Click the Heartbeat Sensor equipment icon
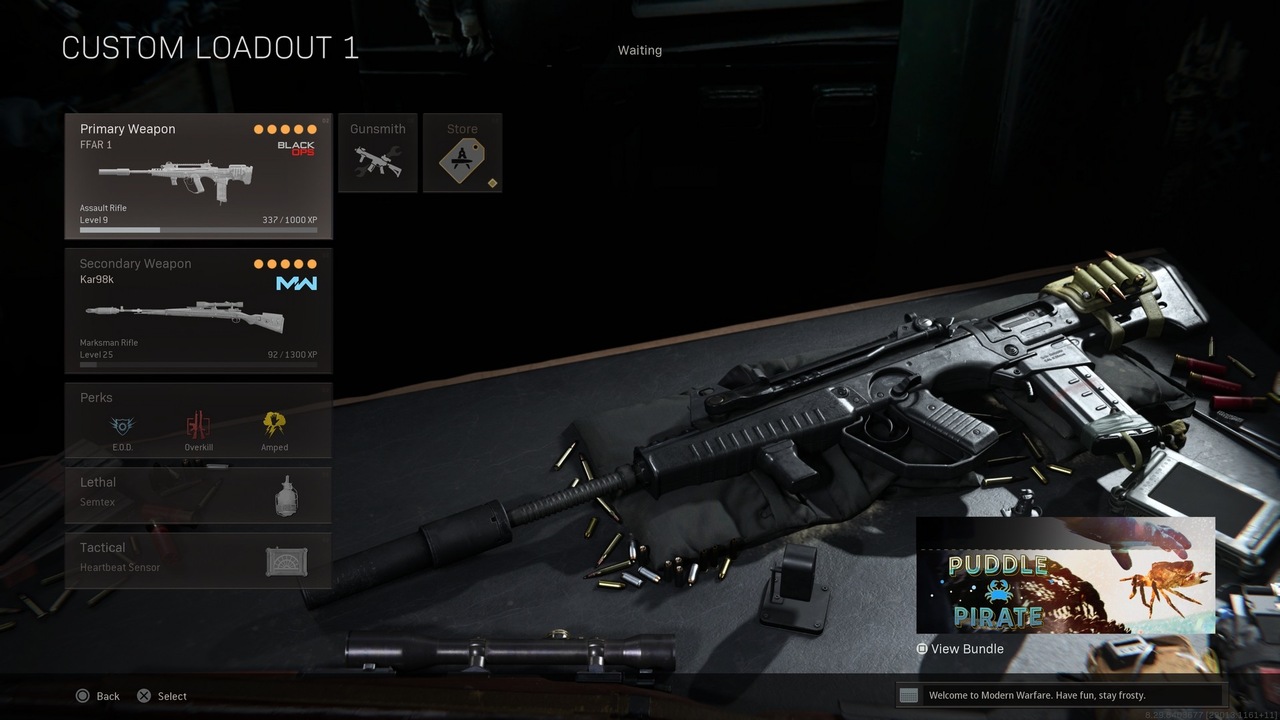1280x720 pixels. 285,560
